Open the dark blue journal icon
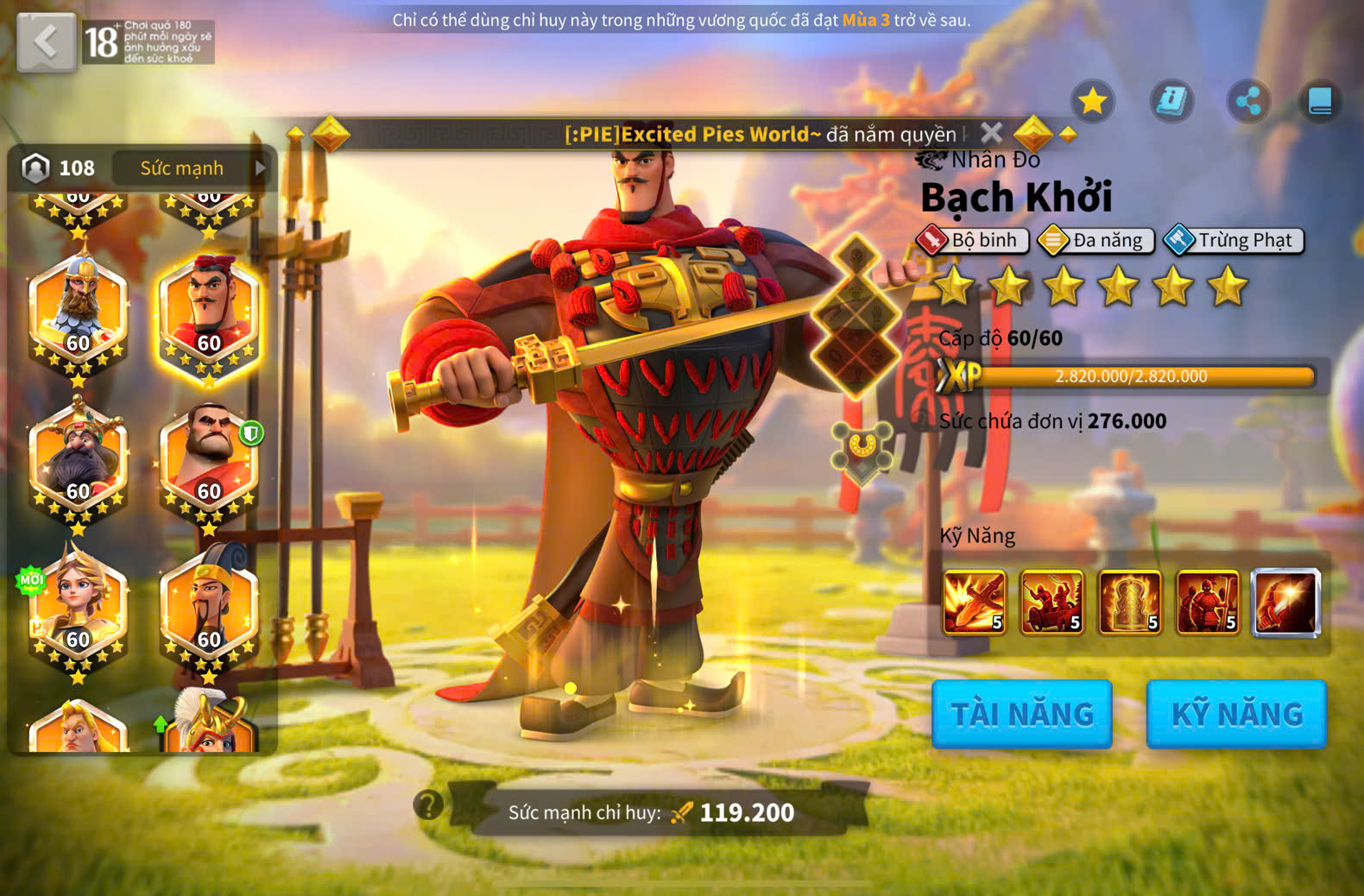Screen dimensions: 1364x896 point(1320,102)
